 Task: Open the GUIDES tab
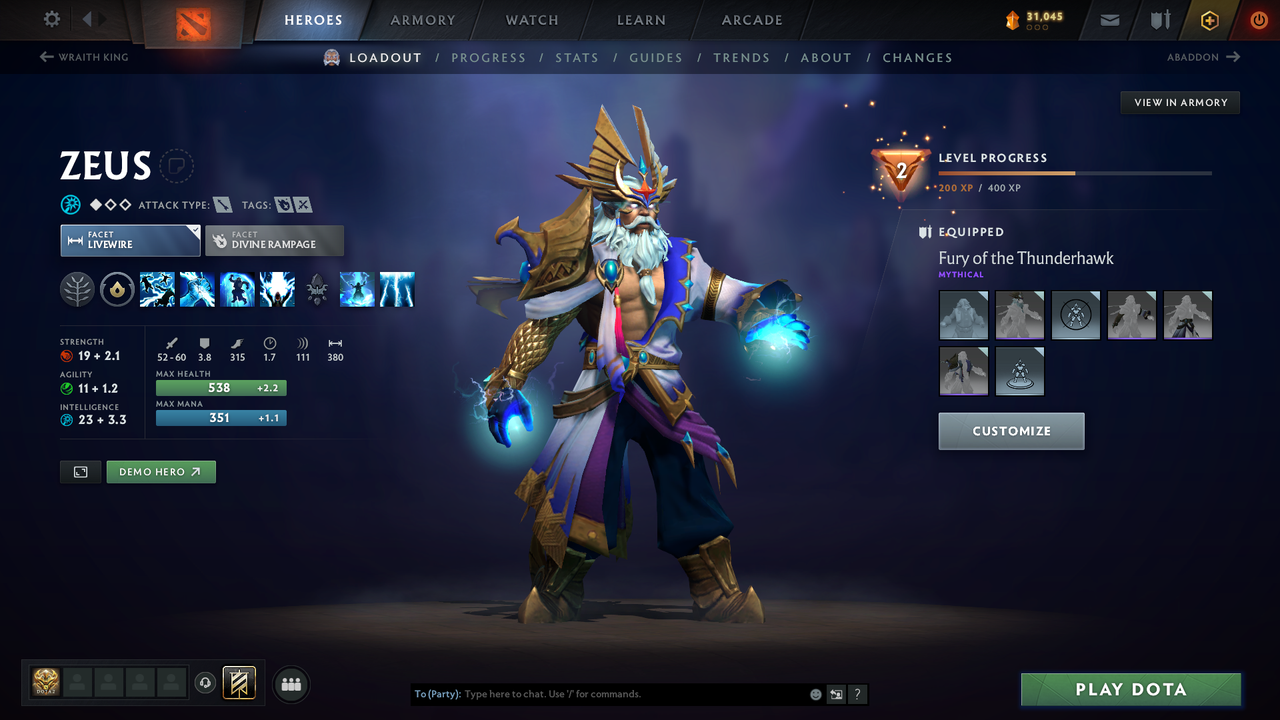656,57
